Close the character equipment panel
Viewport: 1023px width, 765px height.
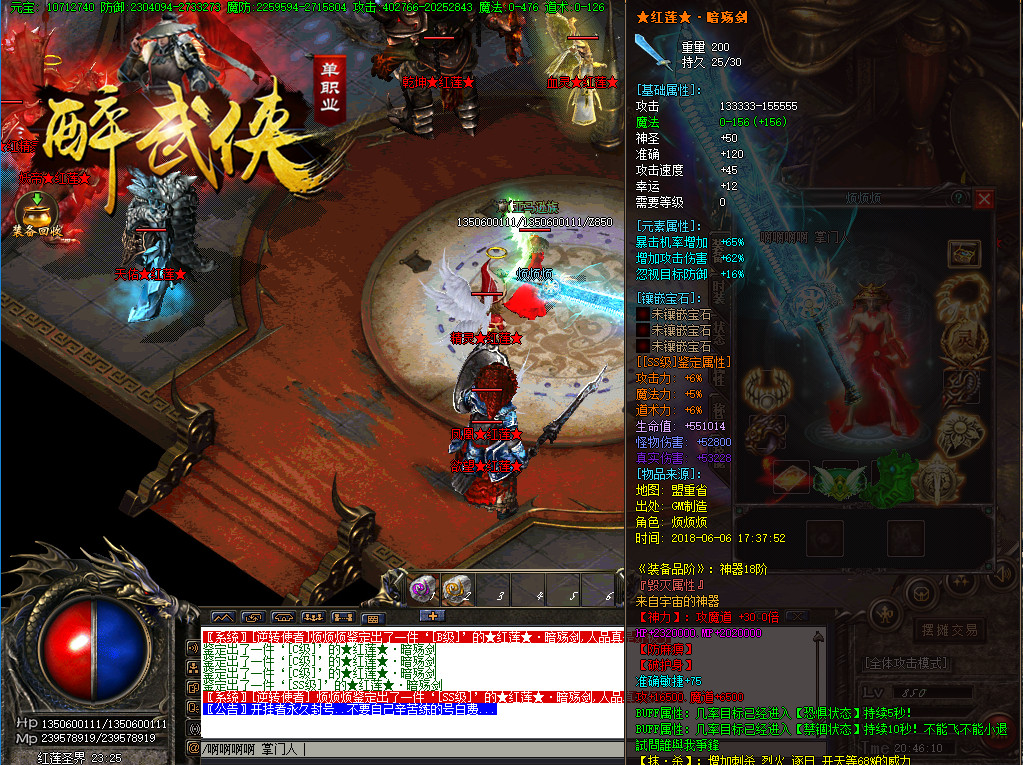click(x=984, y=199)
